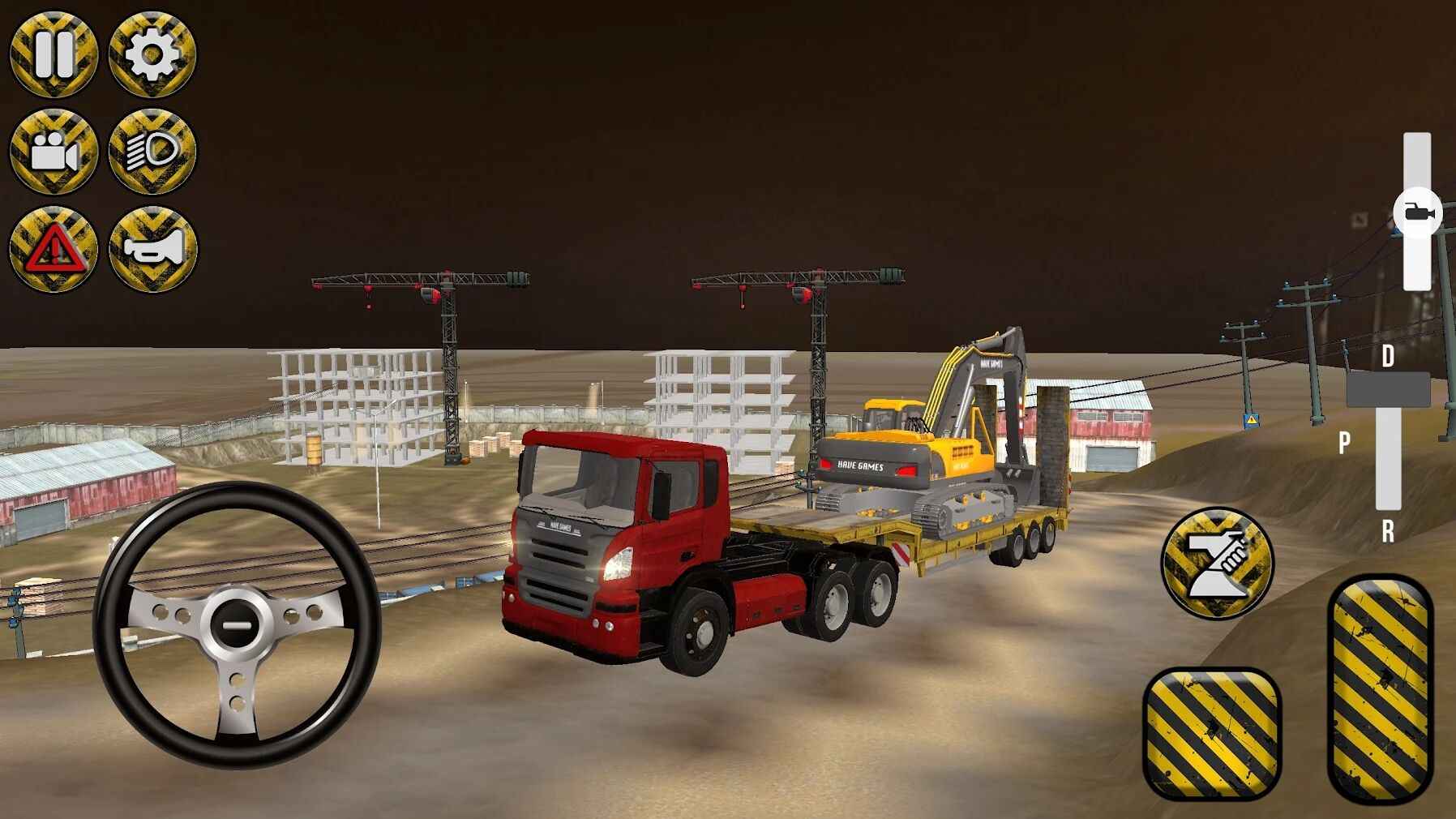
Task: Shift the transmission to D
Action: 1389,354
